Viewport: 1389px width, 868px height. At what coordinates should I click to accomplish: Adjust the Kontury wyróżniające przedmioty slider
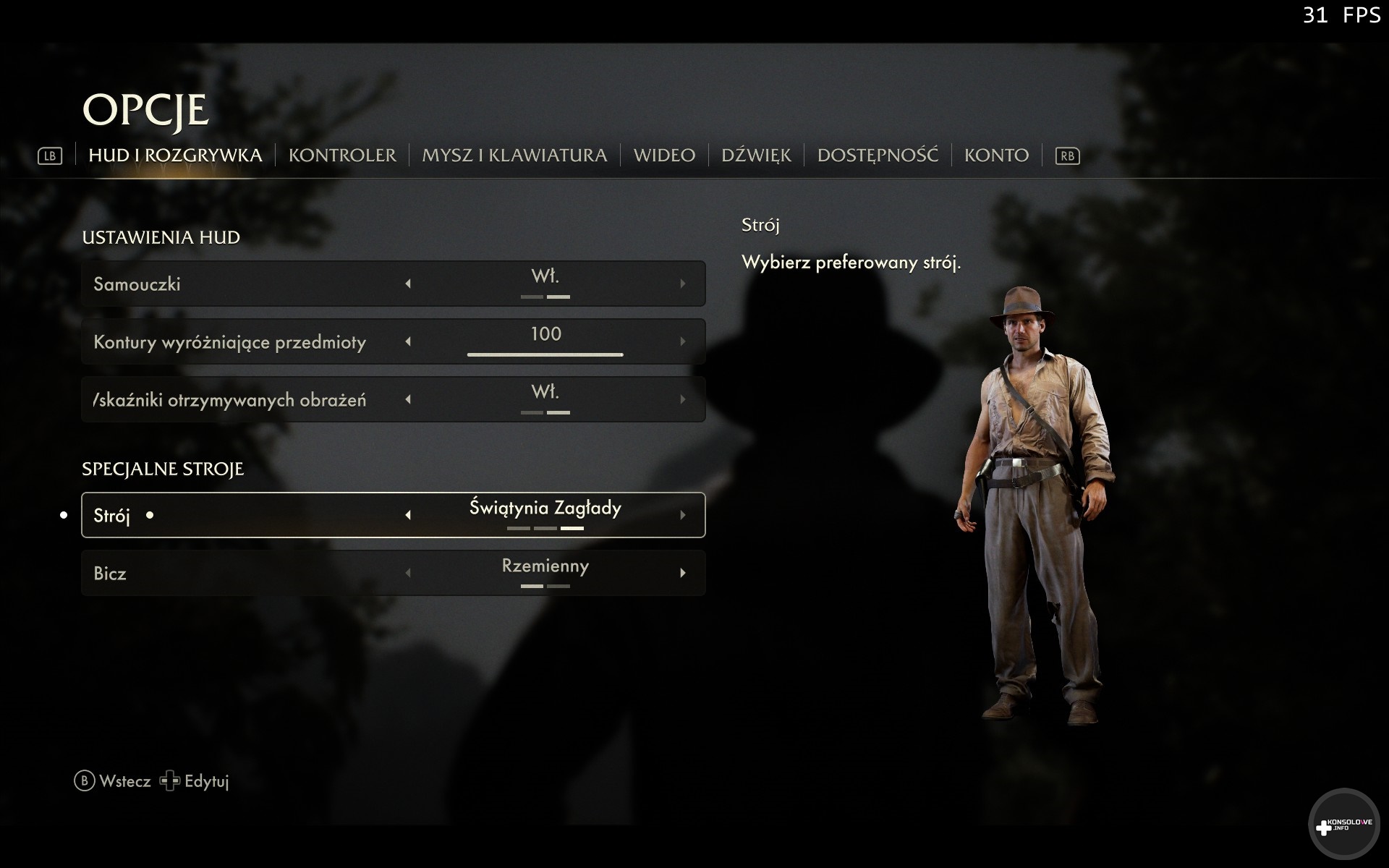[x=545, y=354]
